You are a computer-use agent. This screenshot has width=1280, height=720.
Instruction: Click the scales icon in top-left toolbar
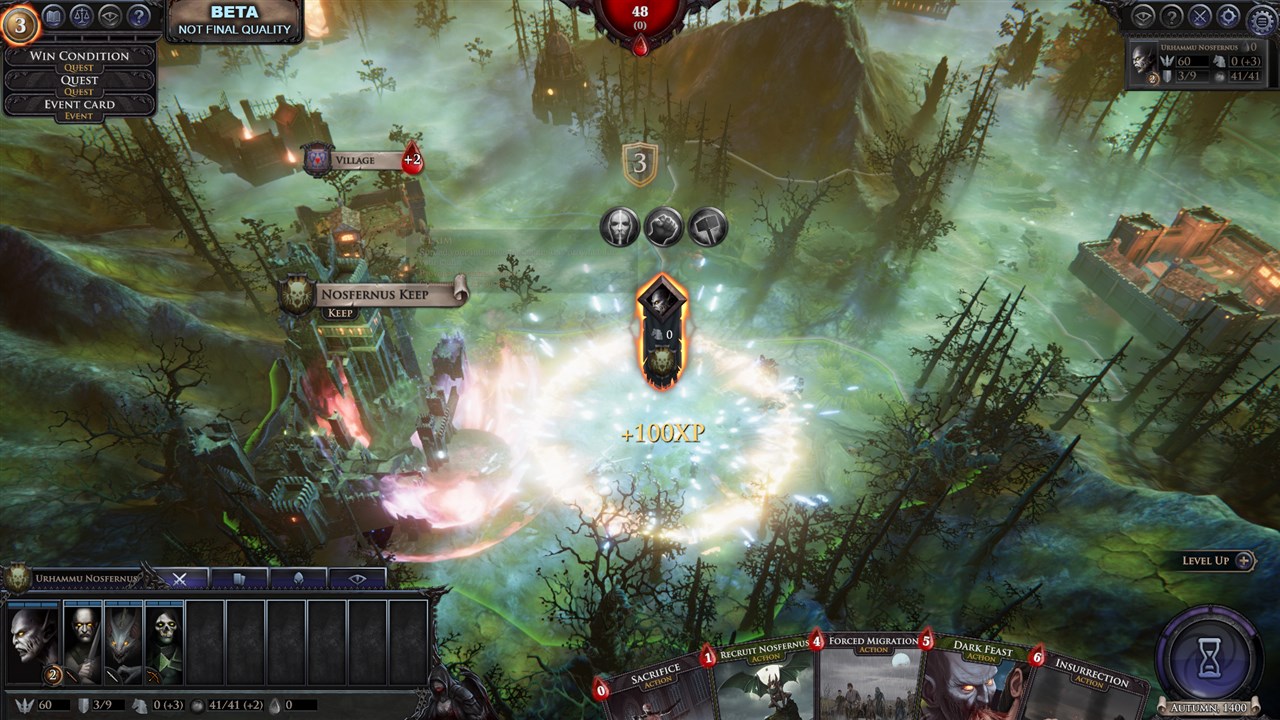(81, 16)
